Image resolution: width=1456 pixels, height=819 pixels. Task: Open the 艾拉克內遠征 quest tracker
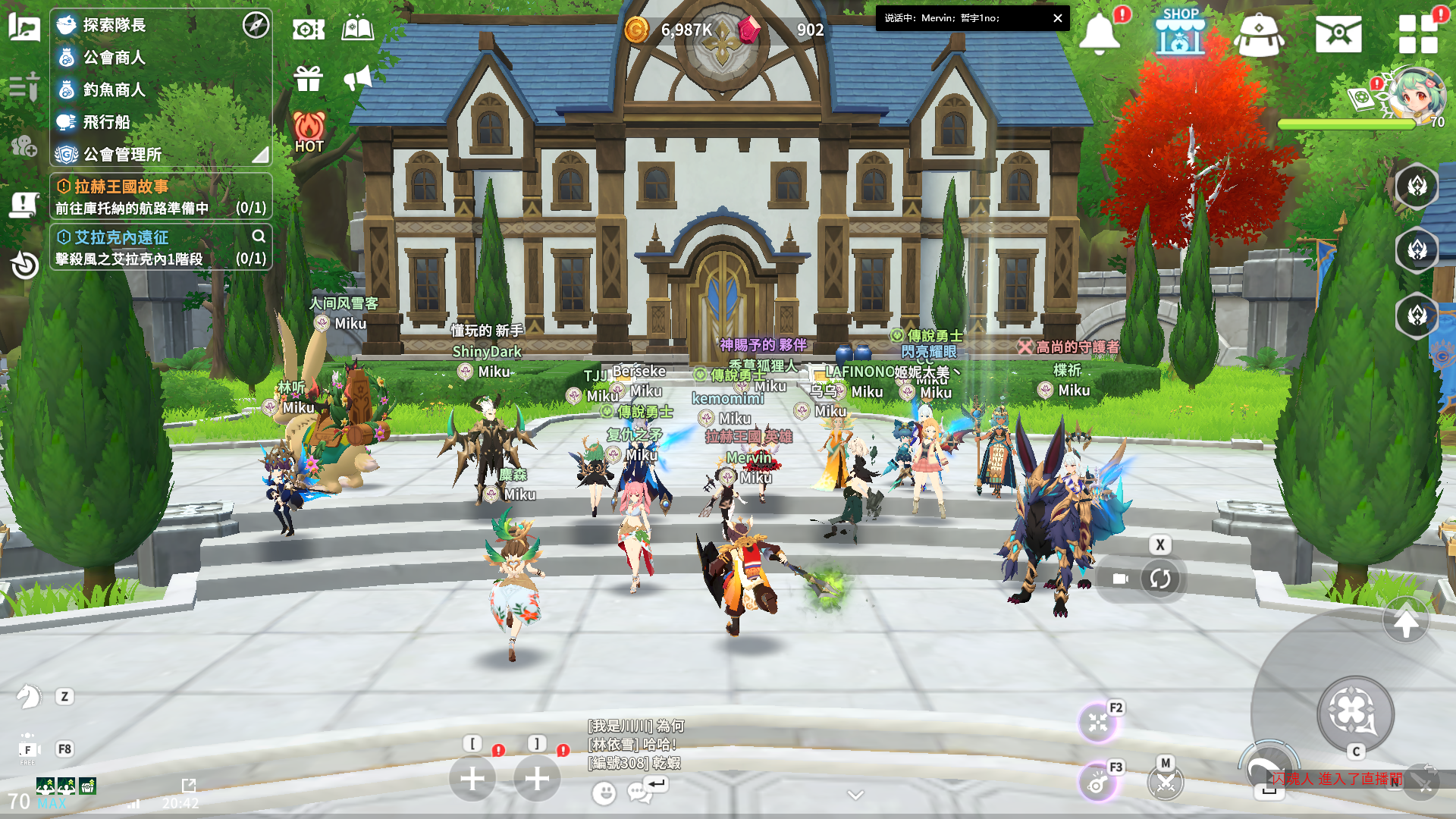pos(161,247)
